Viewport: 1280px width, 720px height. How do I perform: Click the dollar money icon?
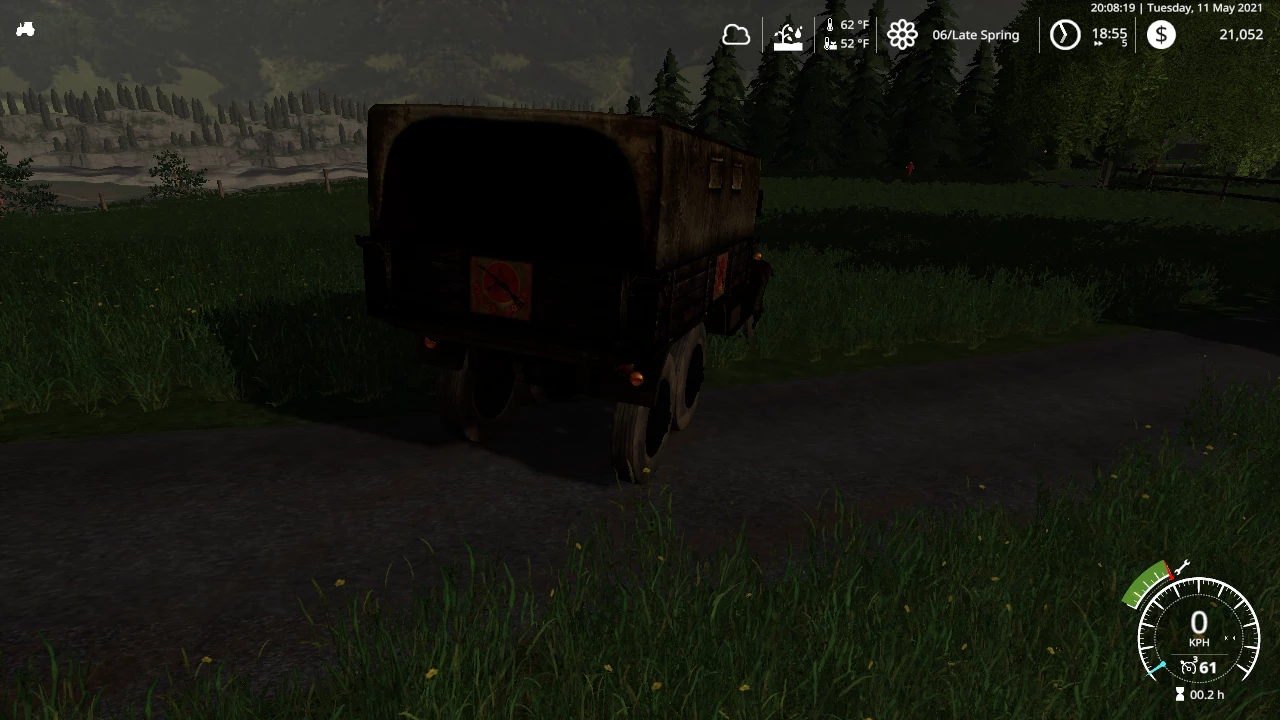tap(1161, 36)
